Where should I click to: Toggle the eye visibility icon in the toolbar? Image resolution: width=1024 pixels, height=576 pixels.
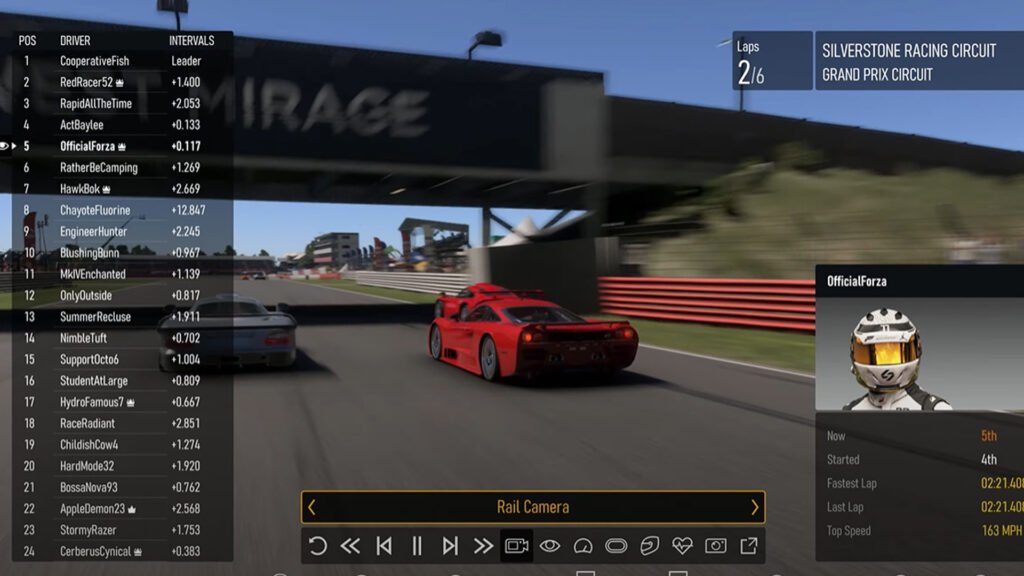pos(550,546)
